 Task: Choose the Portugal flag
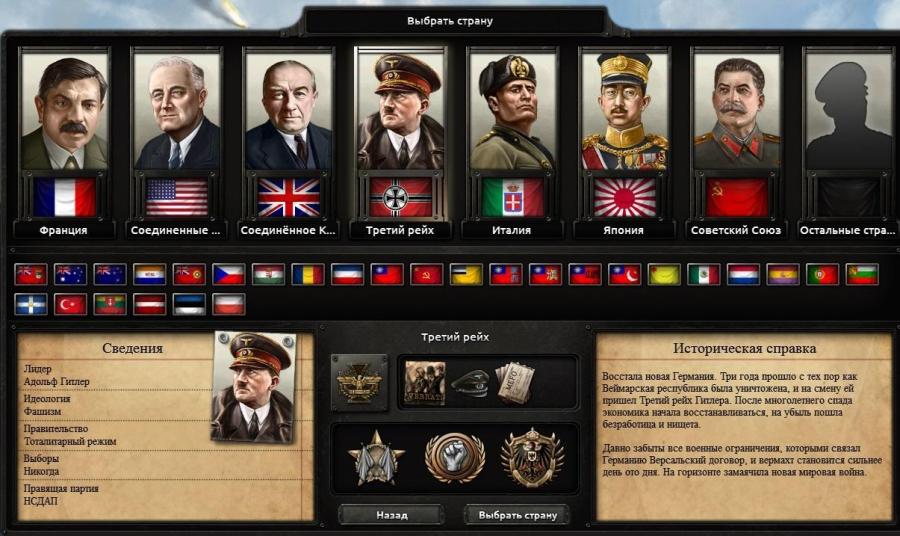(822, 274)
